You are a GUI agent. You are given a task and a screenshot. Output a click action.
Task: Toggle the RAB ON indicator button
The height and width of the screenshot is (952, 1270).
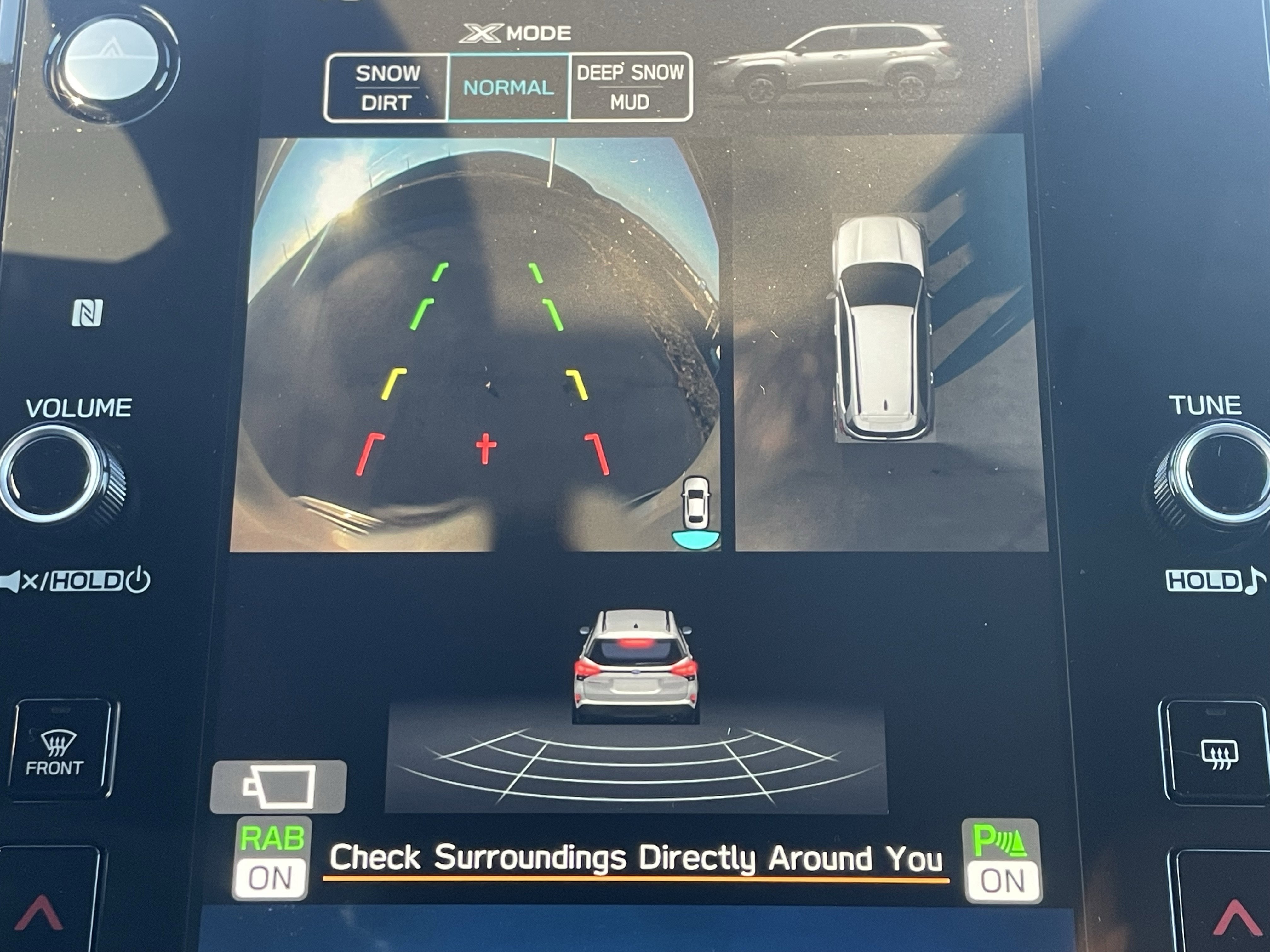(x=271, y=858)
